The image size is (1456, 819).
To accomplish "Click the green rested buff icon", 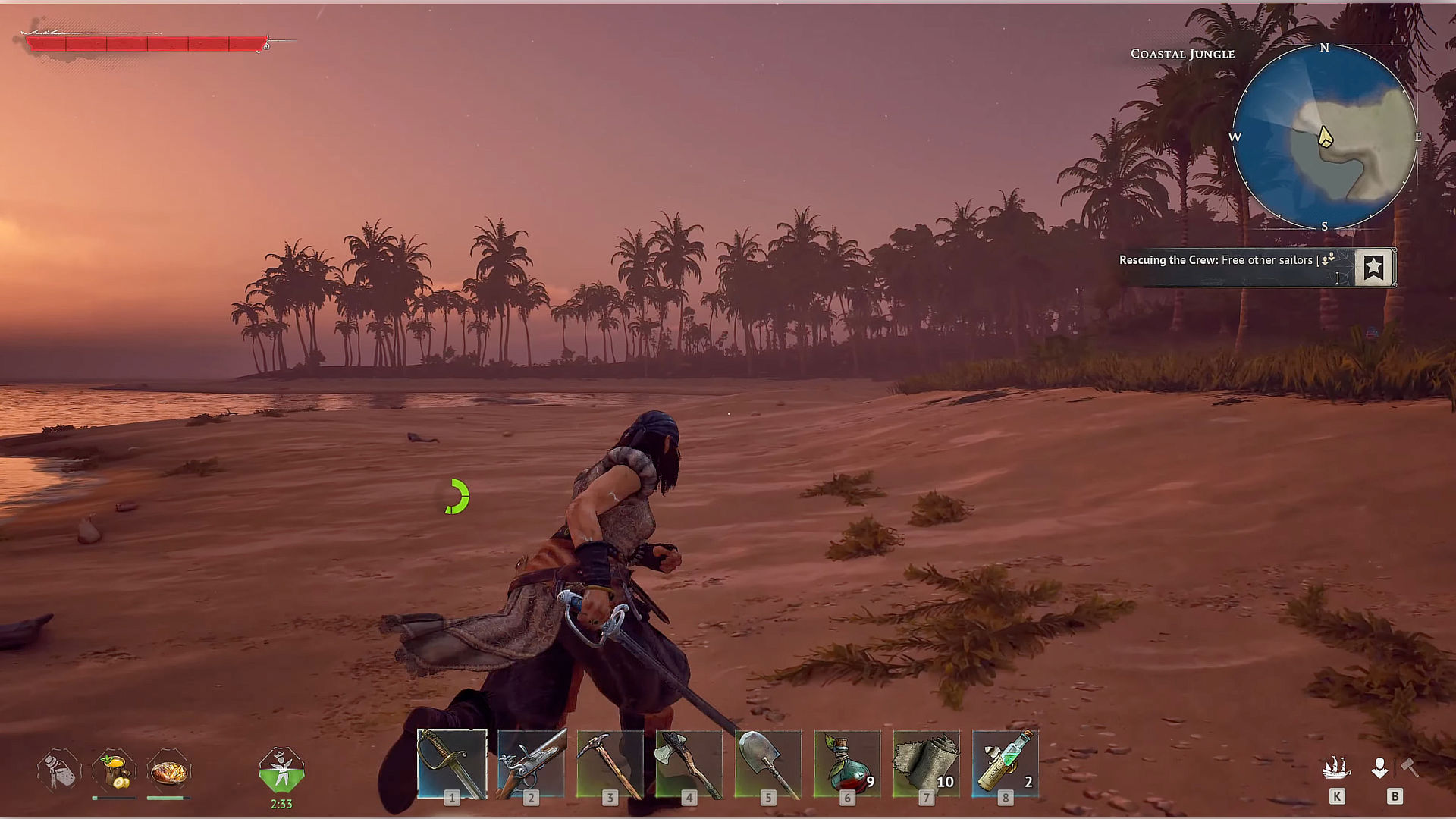I will coord(281,771).
